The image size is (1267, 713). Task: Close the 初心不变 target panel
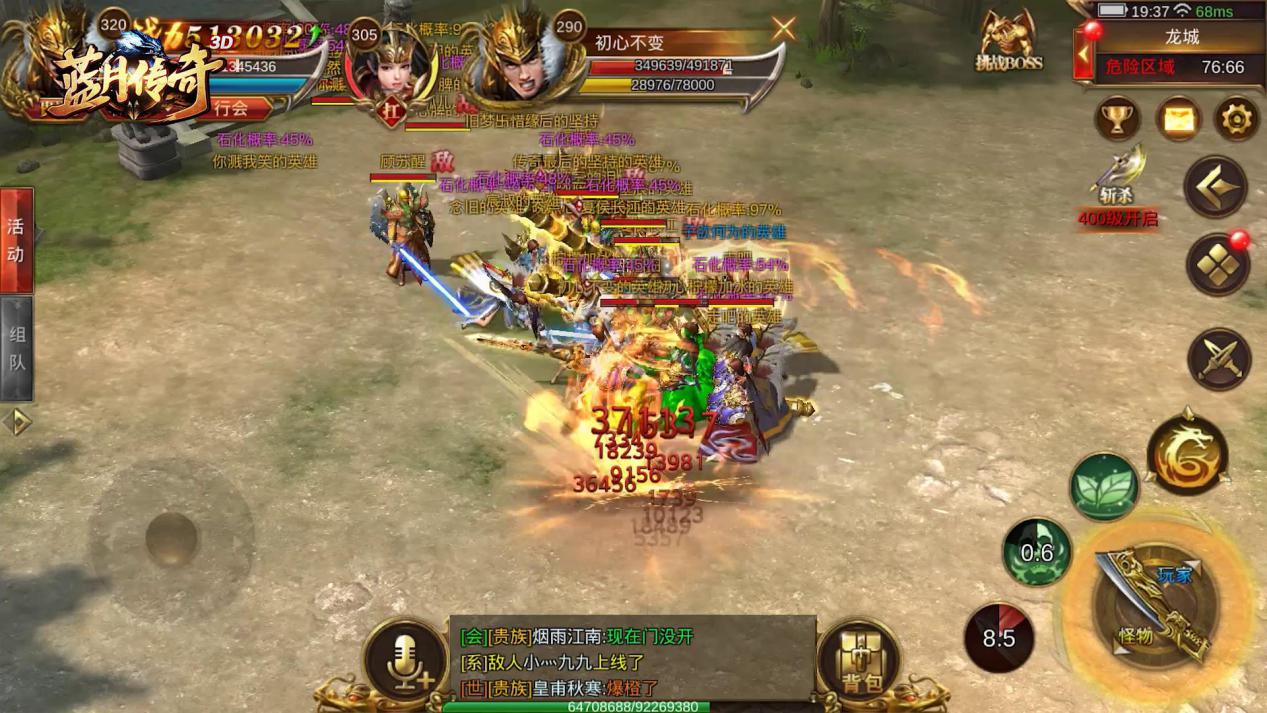click(783, 28)
